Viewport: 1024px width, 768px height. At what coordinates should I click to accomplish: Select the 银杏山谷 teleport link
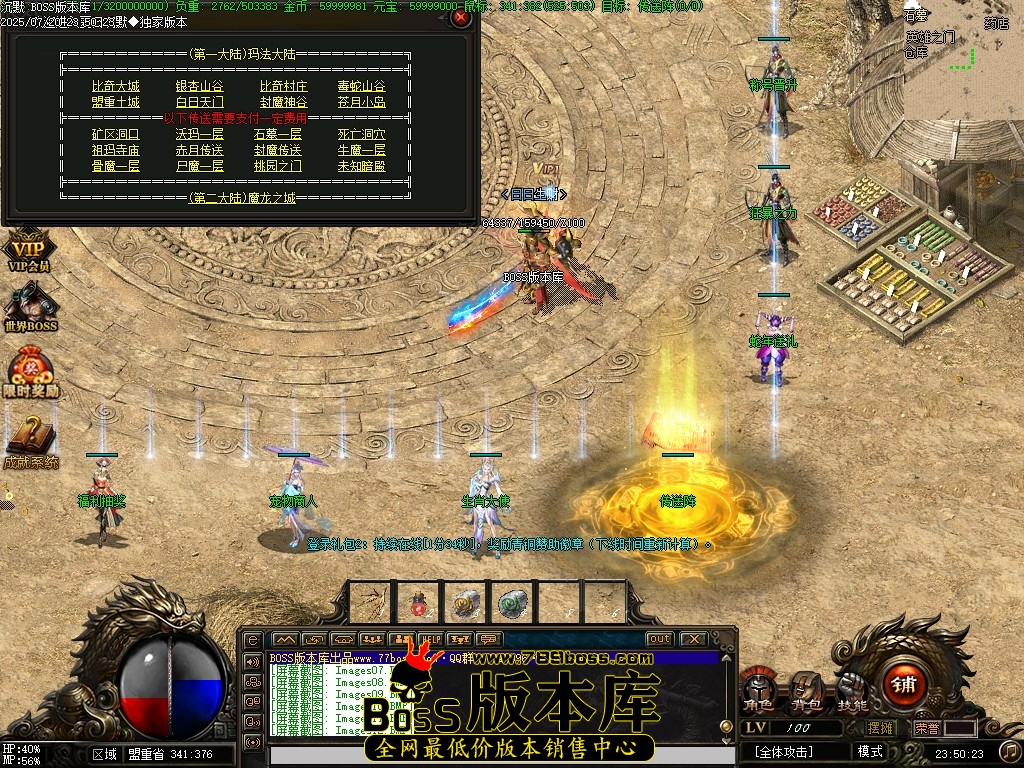[199, 87]
